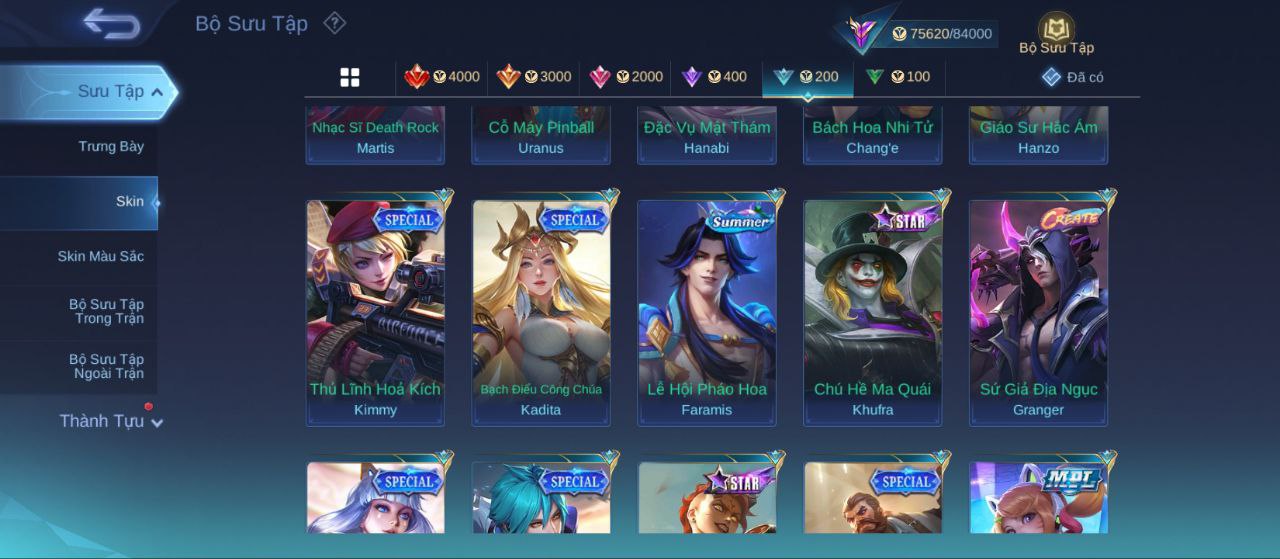
Task: Show all skins with grid filter
Action: (350, 77)
